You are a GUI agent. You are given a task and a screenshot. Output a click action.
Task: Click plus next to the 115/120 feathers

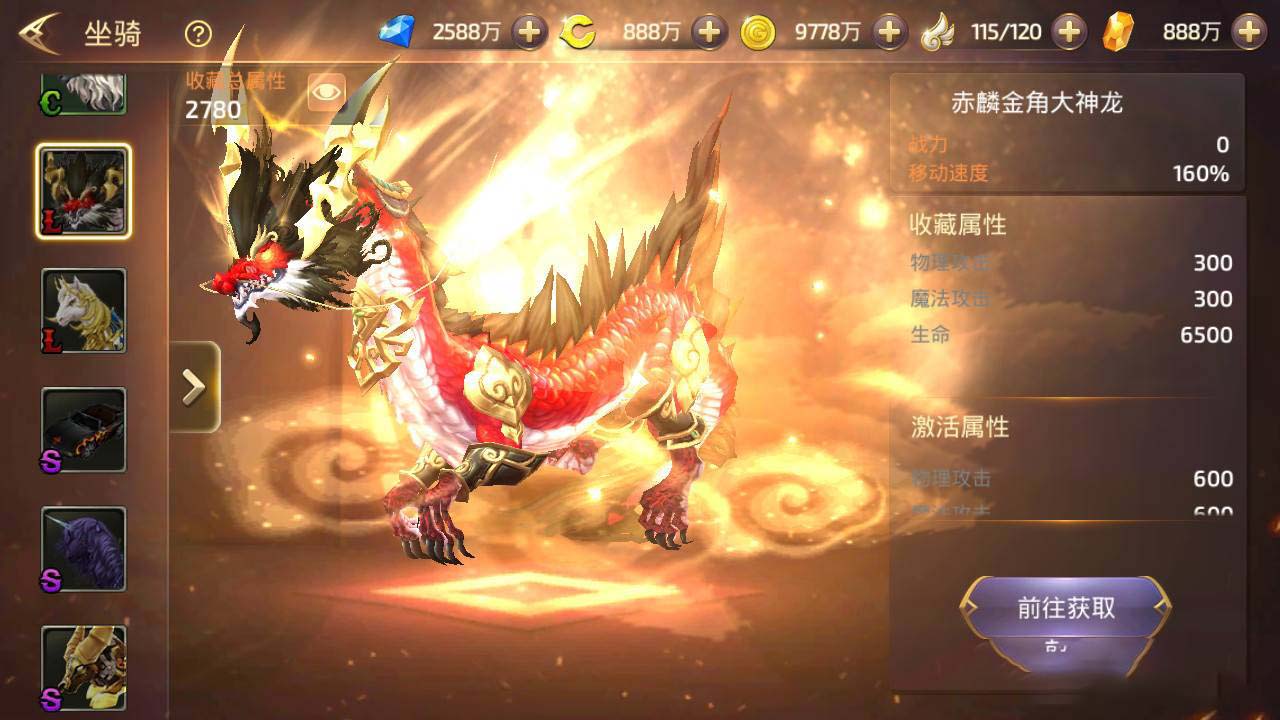1068,31
